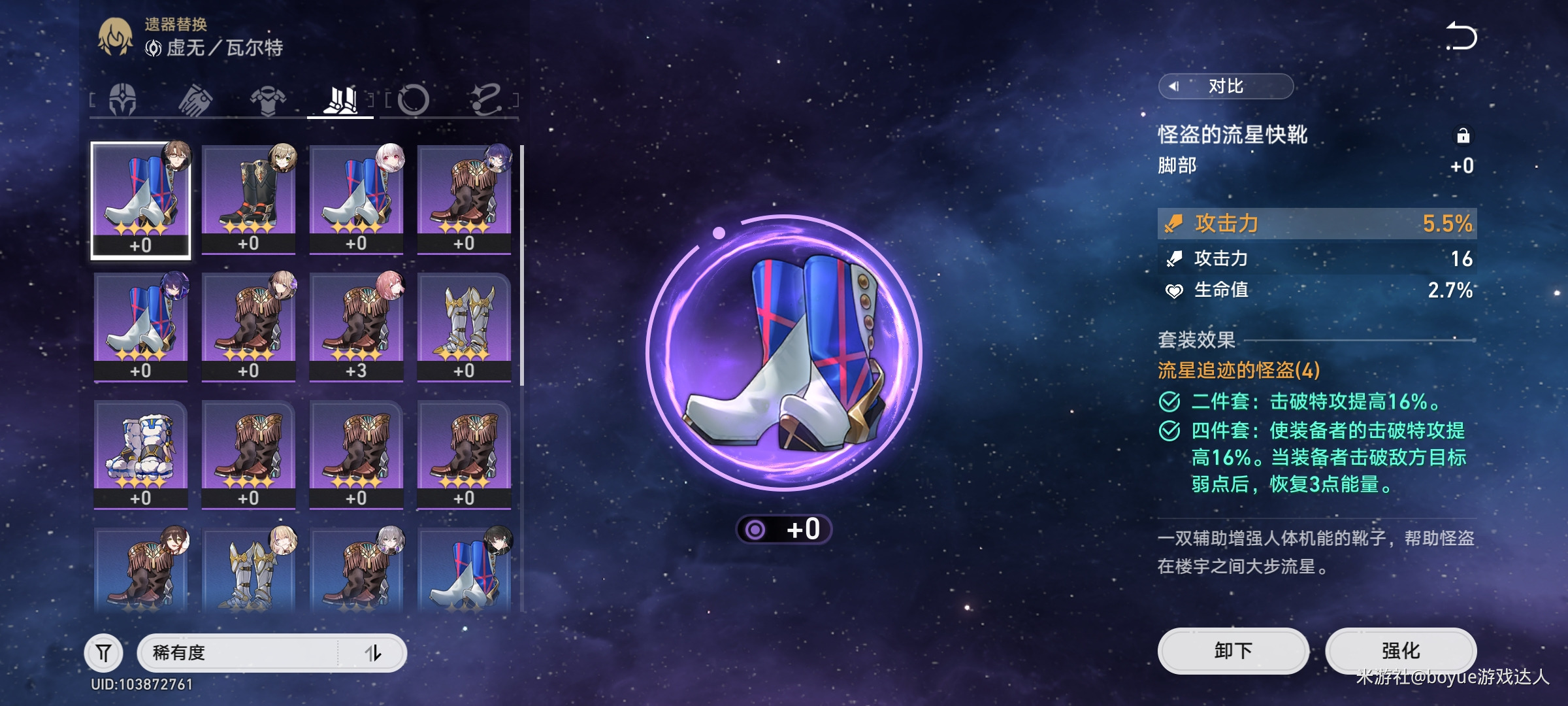
Task: Toggle the sort order arrows
Action: click(x=373, y=652)
